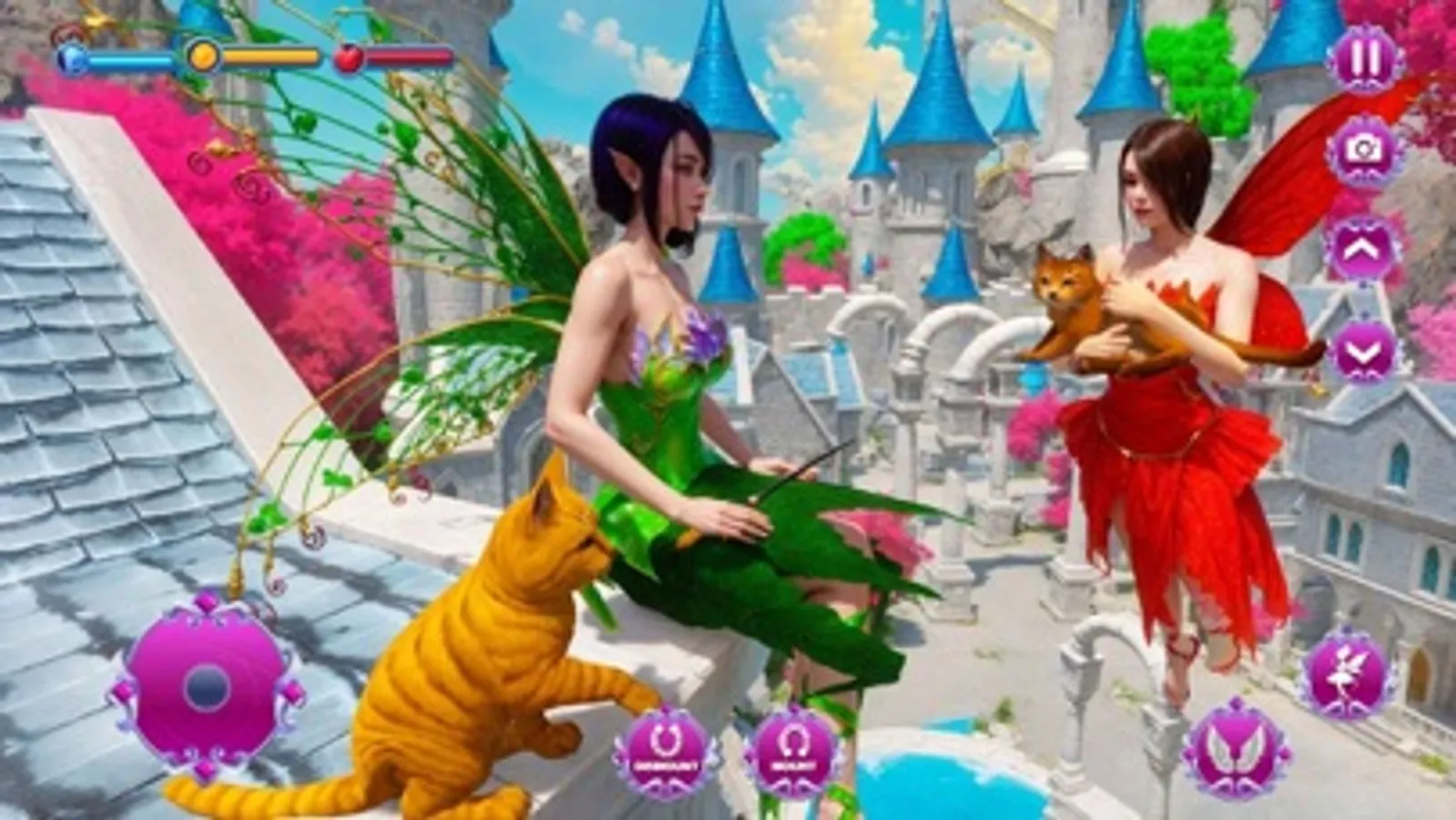The image size is (1456, 820).
Task: Tap the virtual joystick bottom left
Action: click(x=208, y=688)
